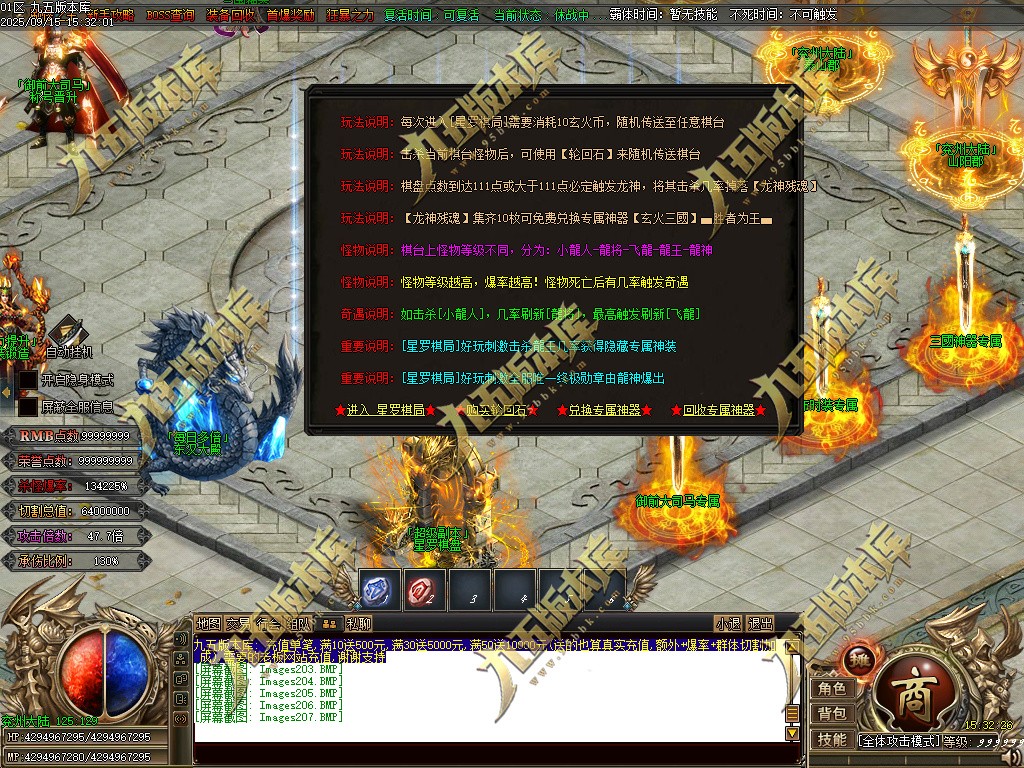Use the blue crystal hotbar item

[379, 590]
